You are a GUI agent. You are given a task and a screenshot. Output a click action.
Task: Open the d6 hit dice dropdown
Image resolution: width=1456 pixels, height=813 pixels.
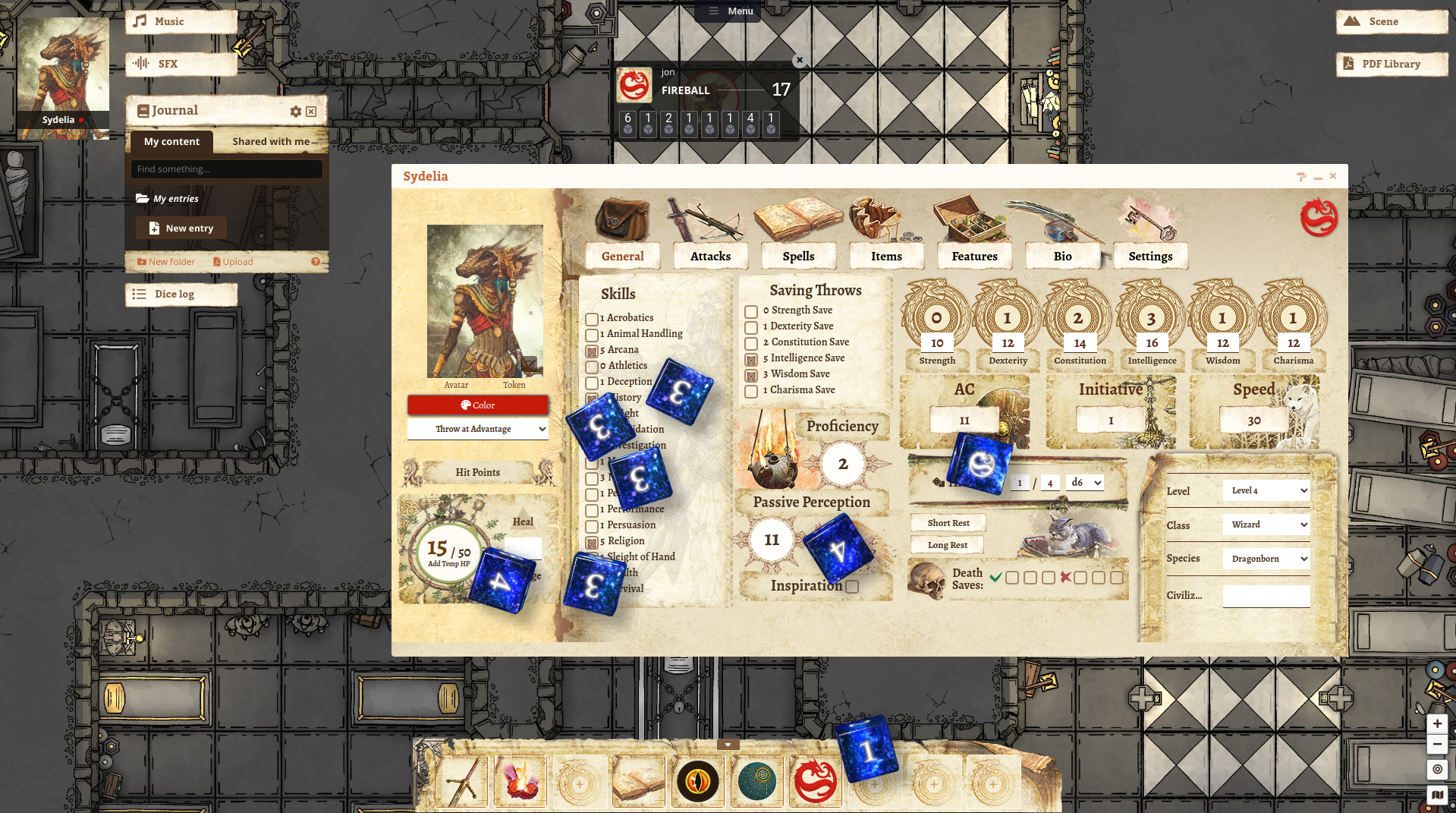1084,482
